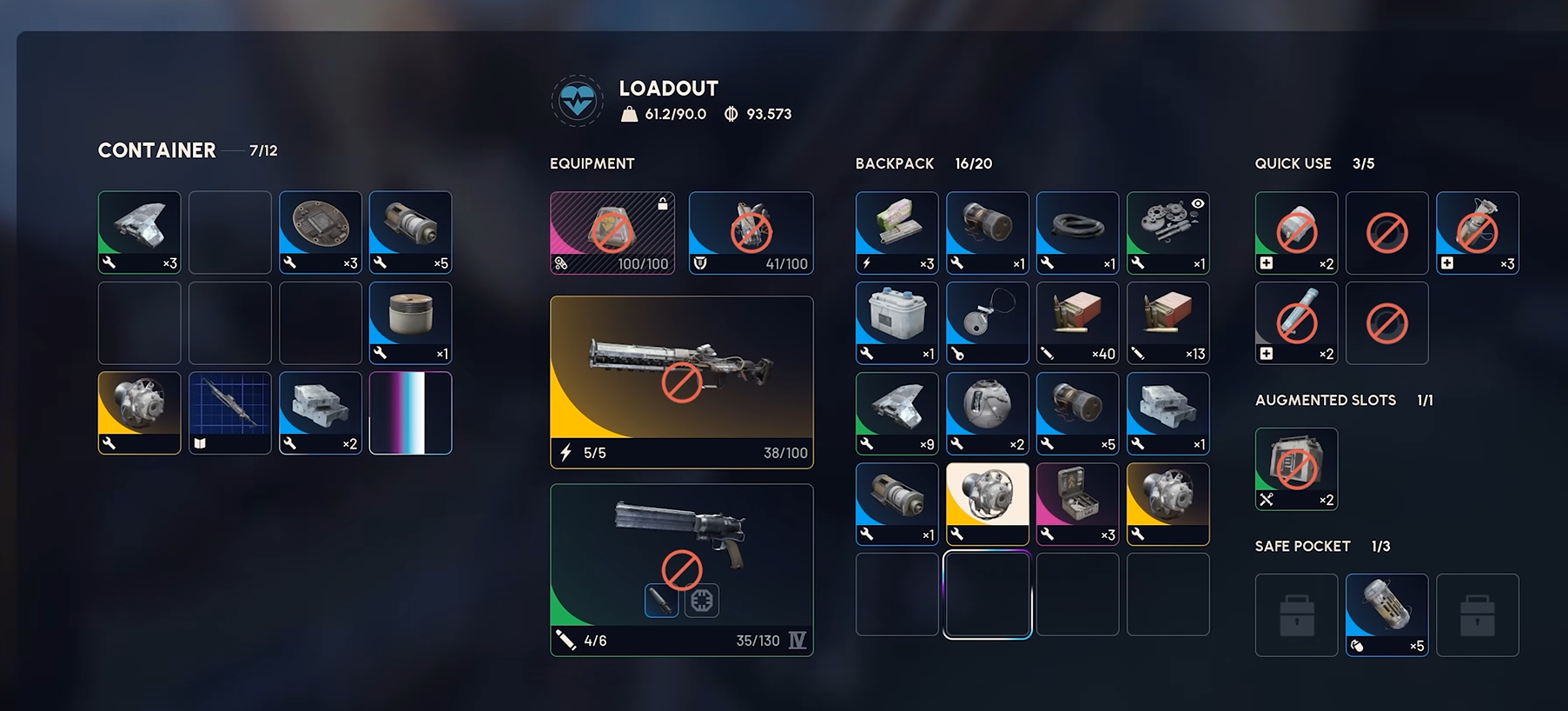Viewport: 1568px width, 711px height.
Task: Select the long rifle in equipment
Action: 681,381
